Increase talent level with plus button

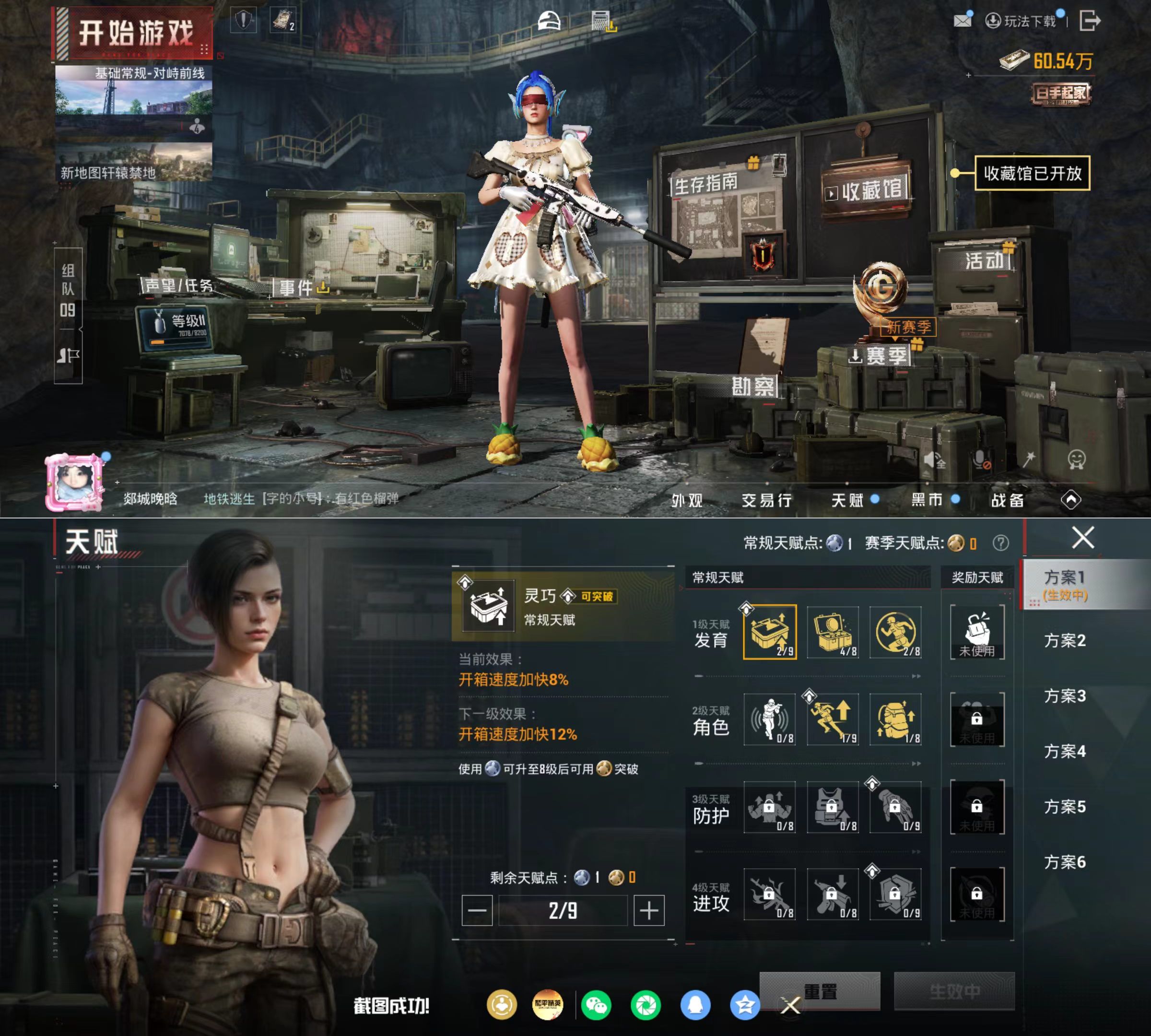click(x=649, y=911)
